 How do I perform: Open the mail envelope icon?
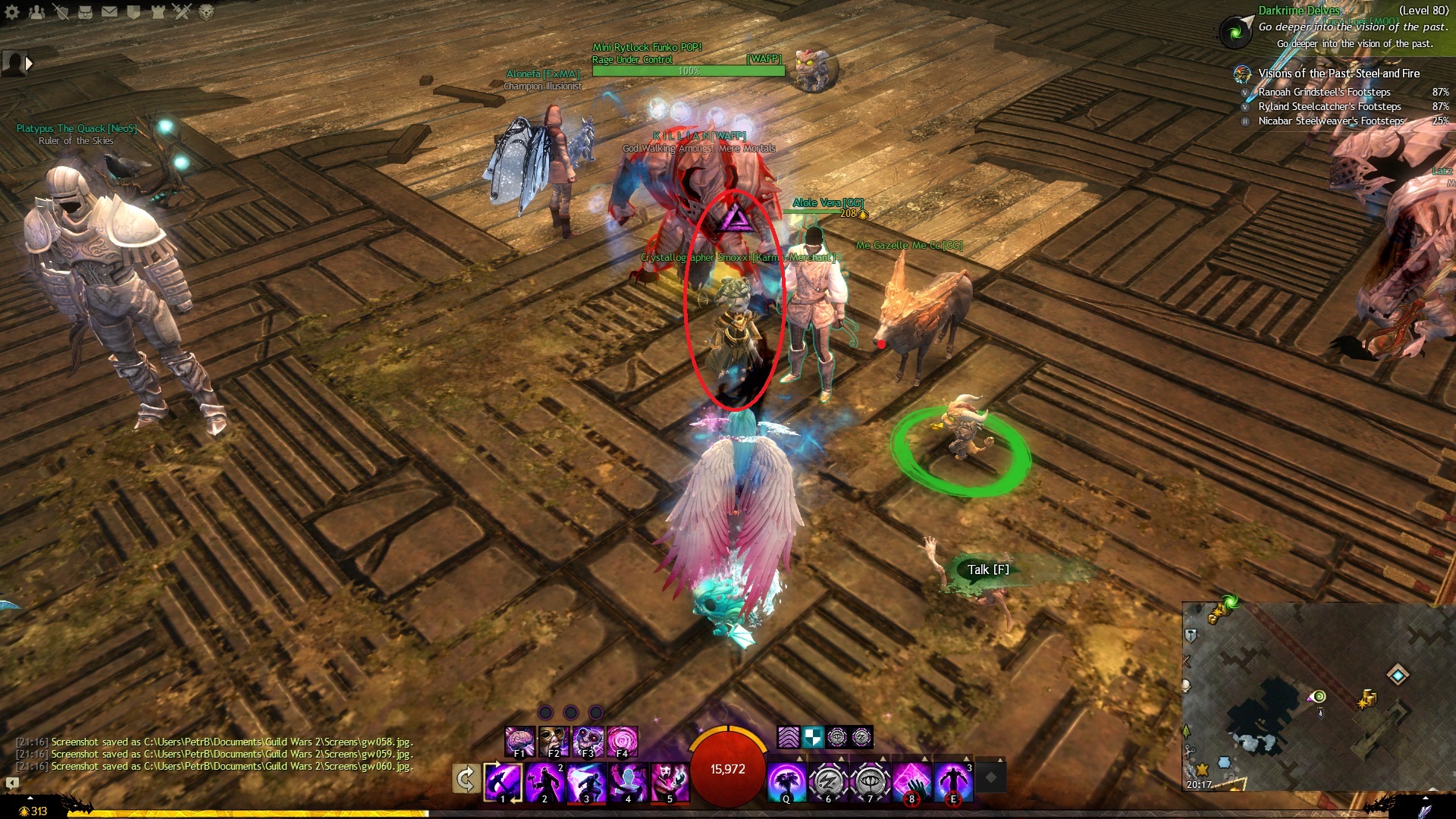(x=110, y=12)
